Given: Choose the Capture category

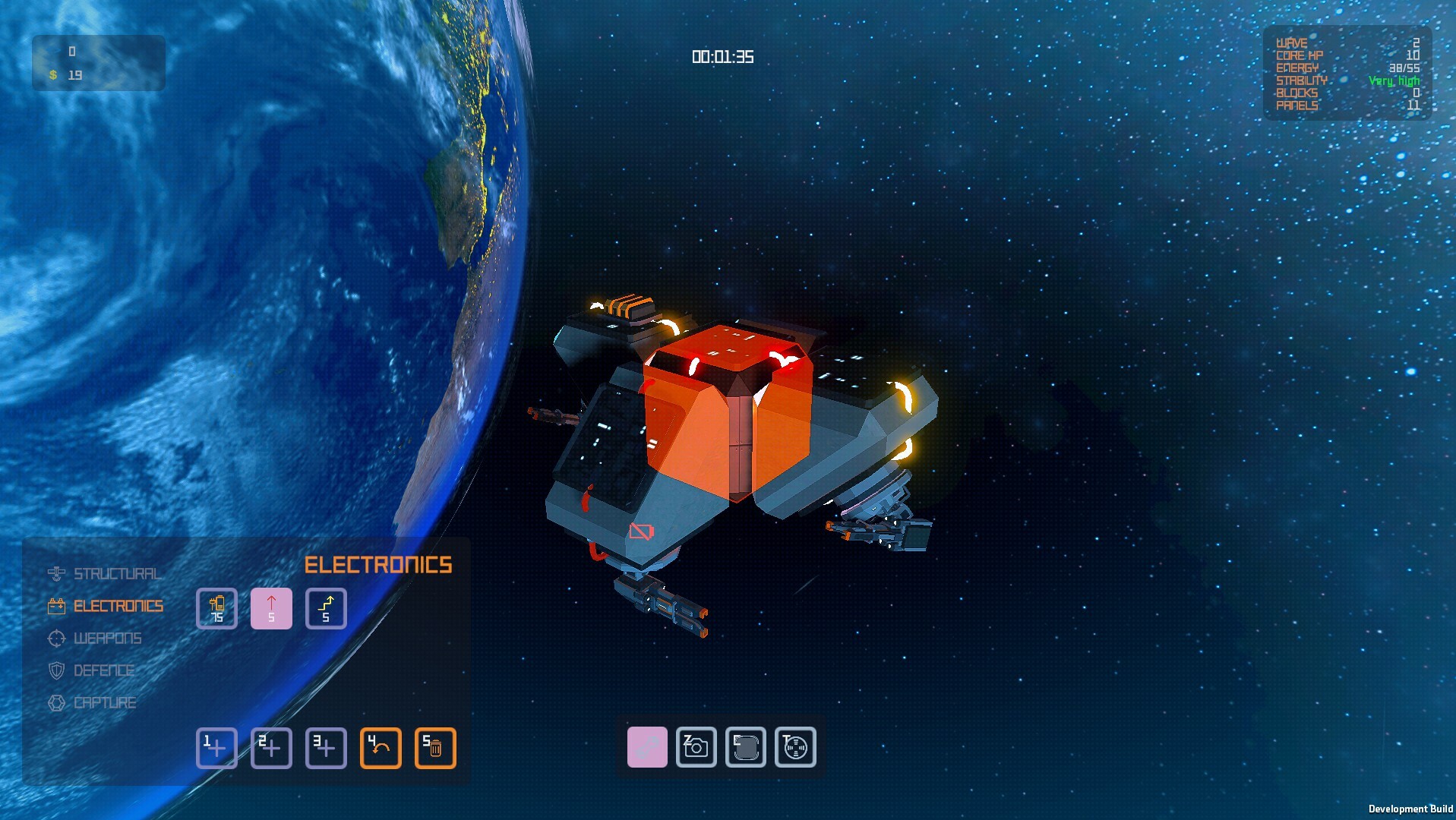Looking at the screenshot, I should [104, 703].
